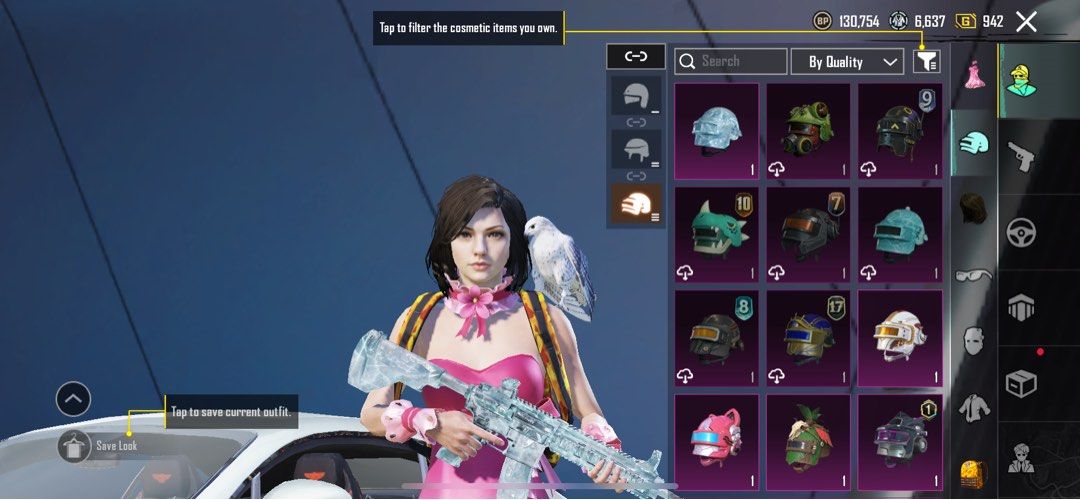Select the ice crystal helmet

[x=716, y=131]
